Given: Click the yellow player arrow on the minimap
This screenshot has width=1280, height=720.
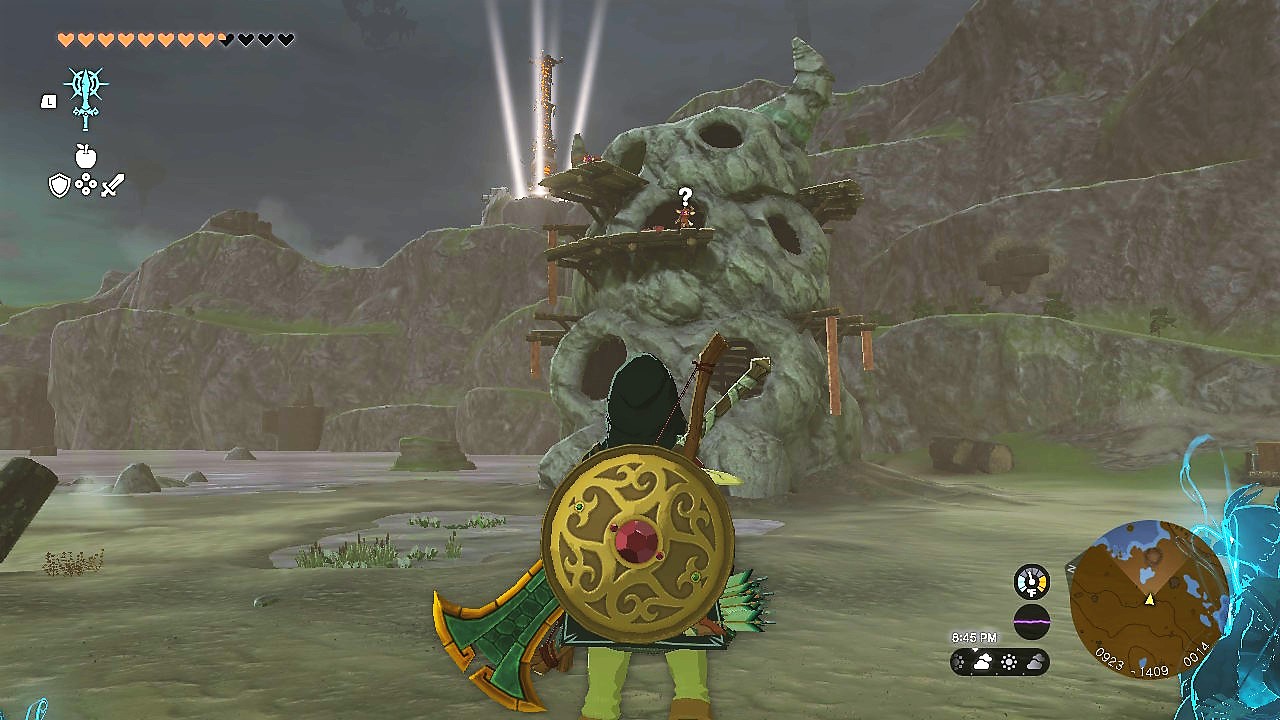Looking at the screenshot, I should click(x=1149, y=600).
